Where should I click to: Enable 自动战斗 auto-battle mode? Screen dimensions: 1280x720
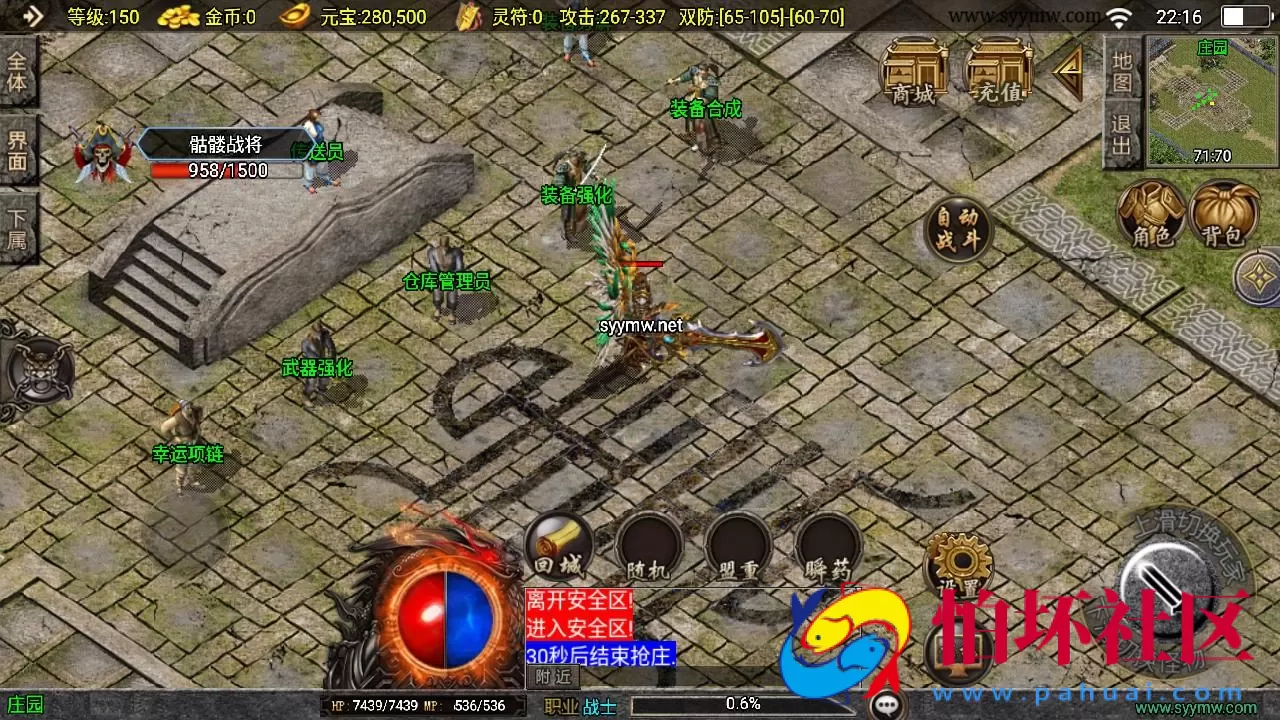[958, 228]
